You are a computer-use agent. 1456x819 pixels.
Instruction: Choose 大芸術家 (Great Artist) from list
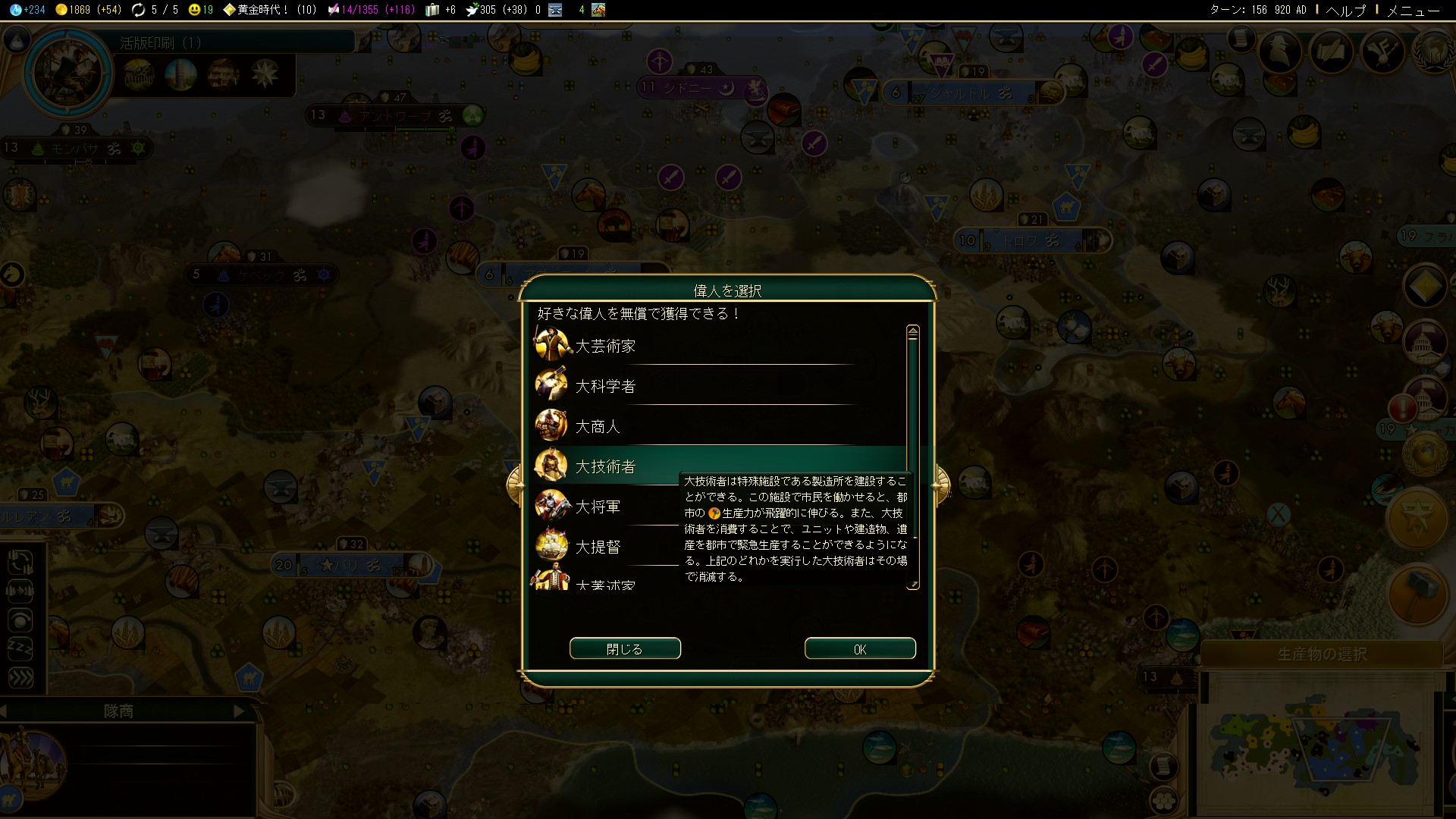pos(605,347)
